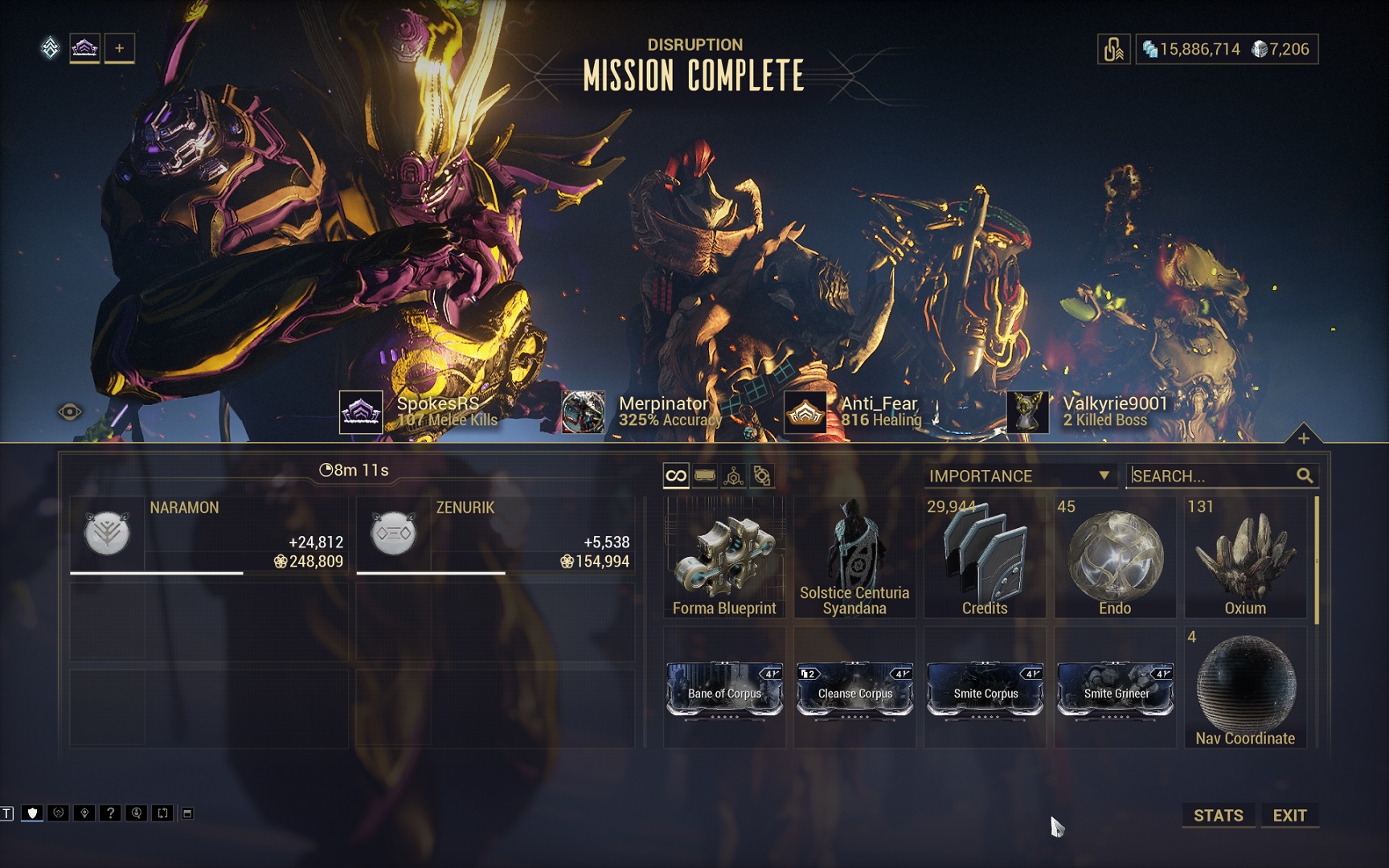Open the Naramon focus school entry
Screen dimensions: 1389x868
pos(209,534)
